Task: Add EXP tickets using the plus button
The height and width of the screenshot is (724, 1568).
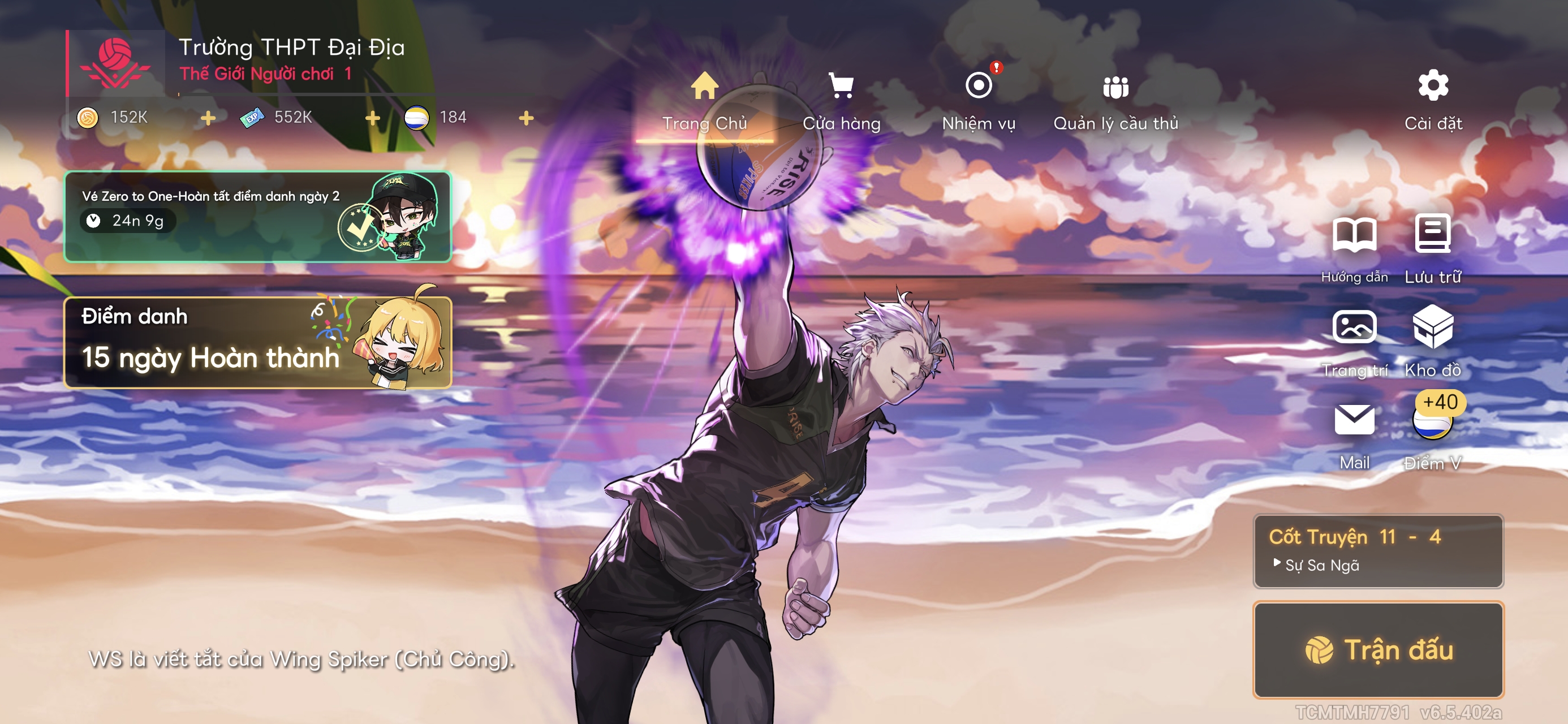Action: (x=373, y=118)
